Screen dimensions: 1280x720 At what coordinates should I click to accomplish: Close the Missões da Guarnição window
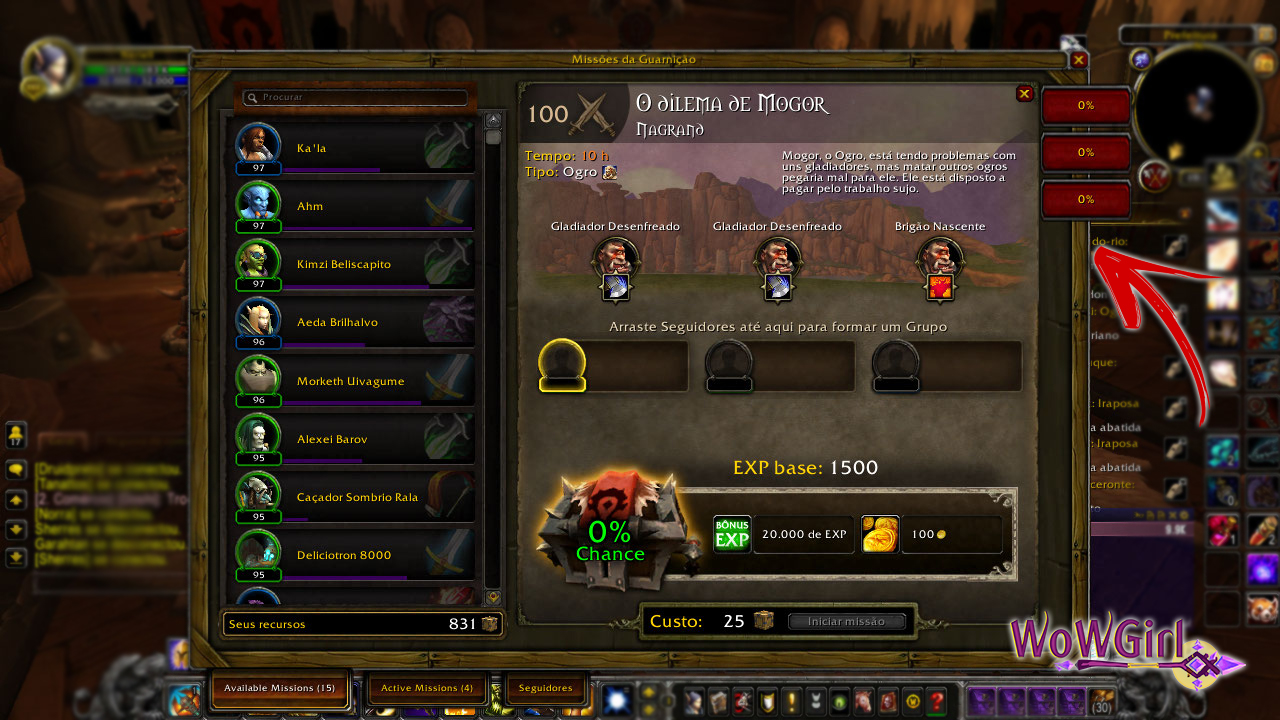(x=1078, y=60)
